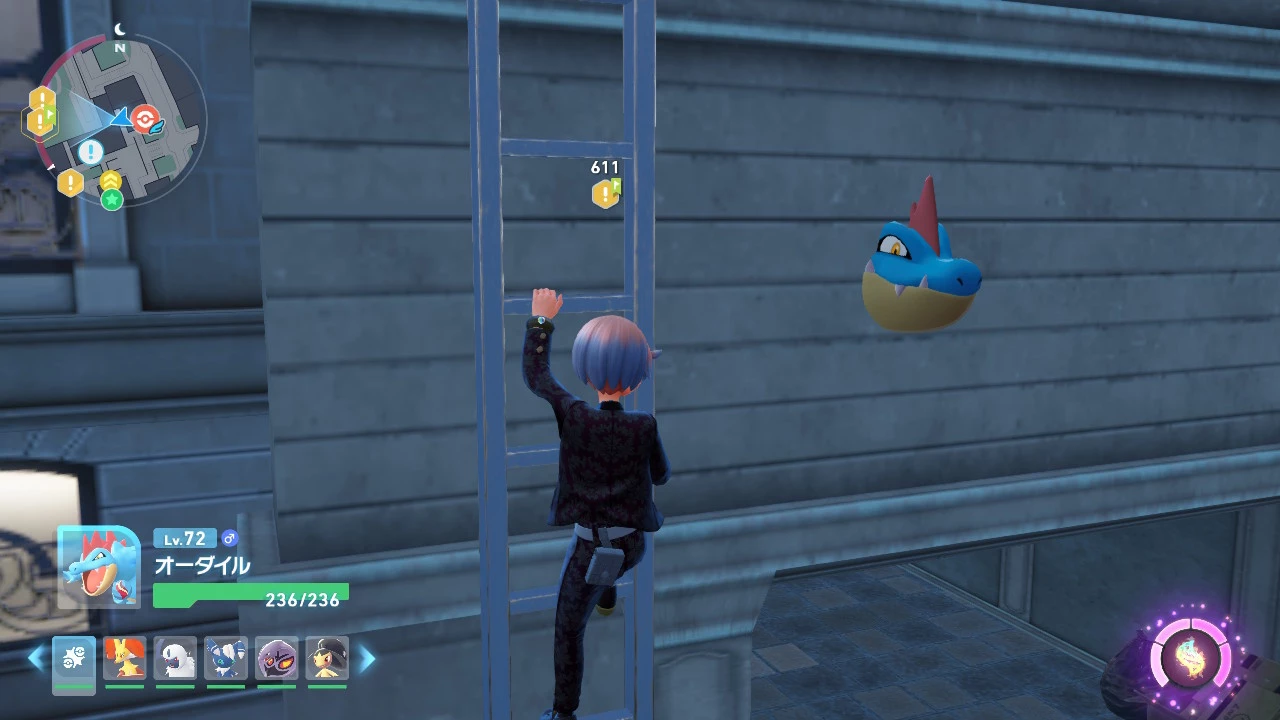Choose the Poké Ball swap slot in party bar
The image size is (1280, 720).
click(74, 659)
